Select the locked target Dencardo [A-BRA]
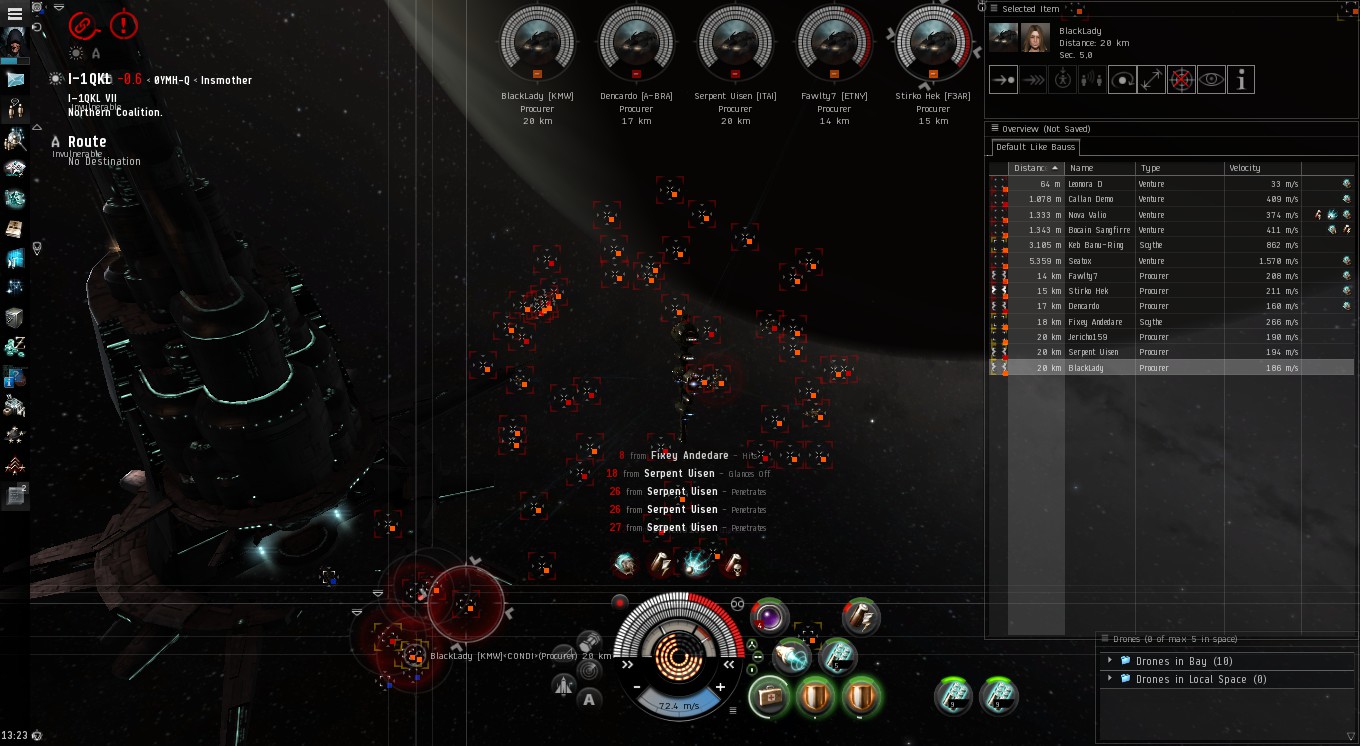This screenshot has height=746, width=1360. tap(636, 43)
